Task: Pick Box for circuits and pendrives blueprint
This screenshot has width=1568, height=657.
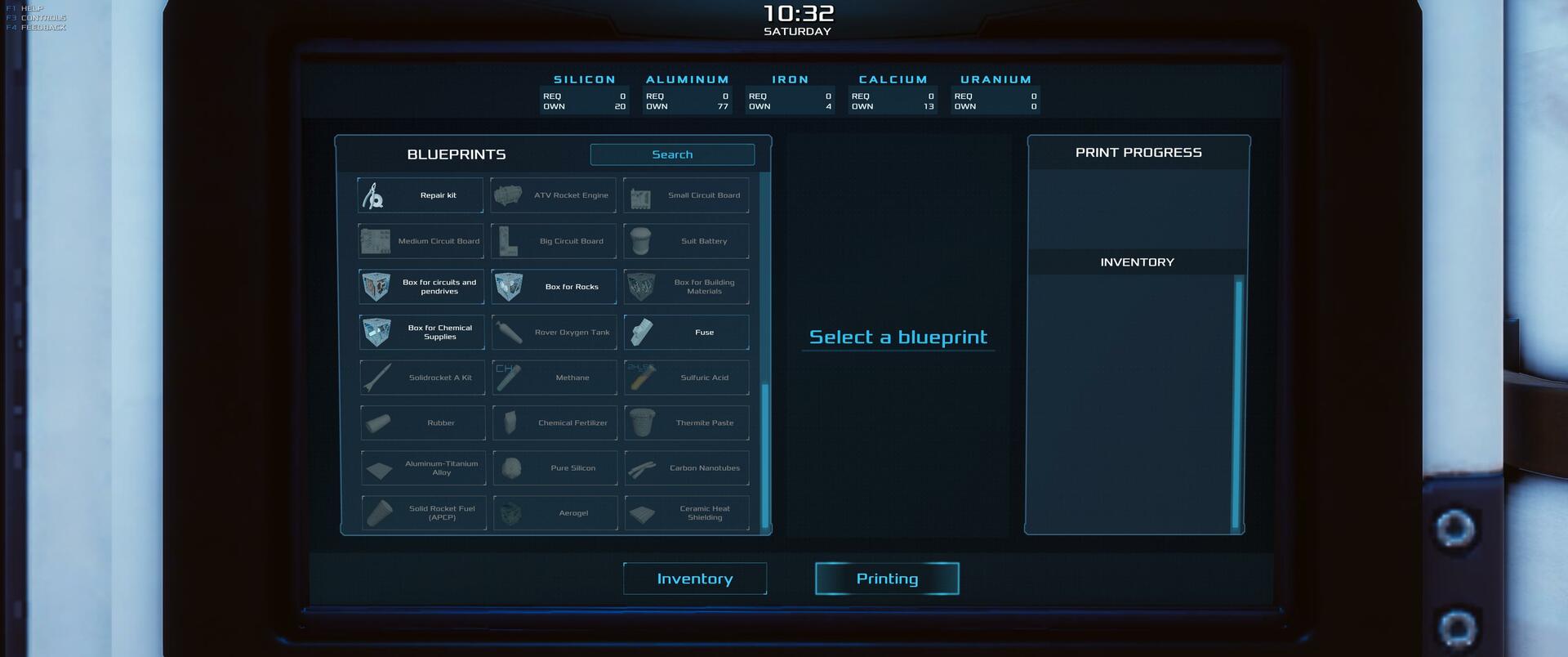Action: (x=421, y=287)
